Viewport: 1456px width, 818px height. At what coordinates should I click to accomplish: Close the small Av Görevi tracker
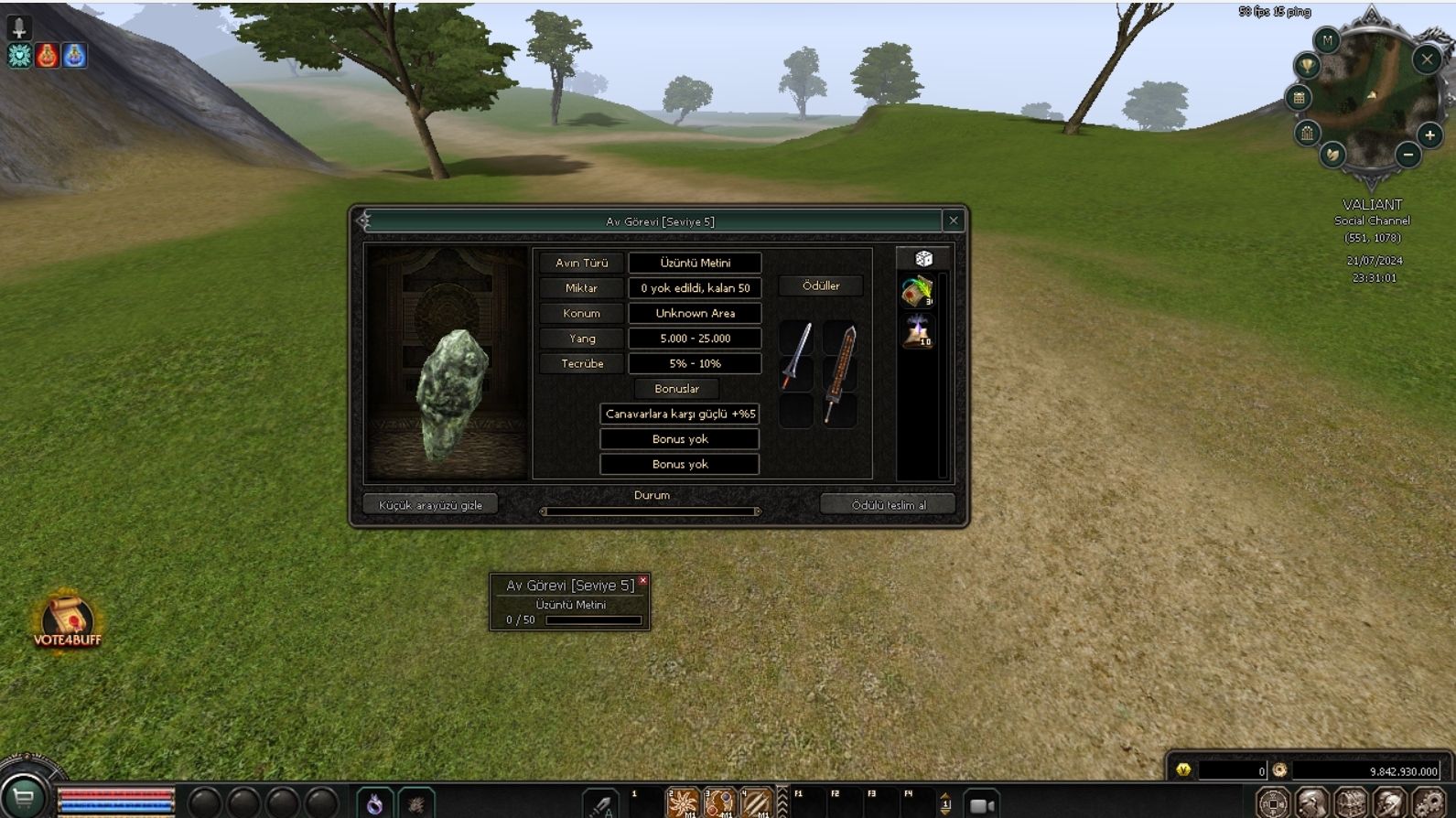[x=643, y=580]
